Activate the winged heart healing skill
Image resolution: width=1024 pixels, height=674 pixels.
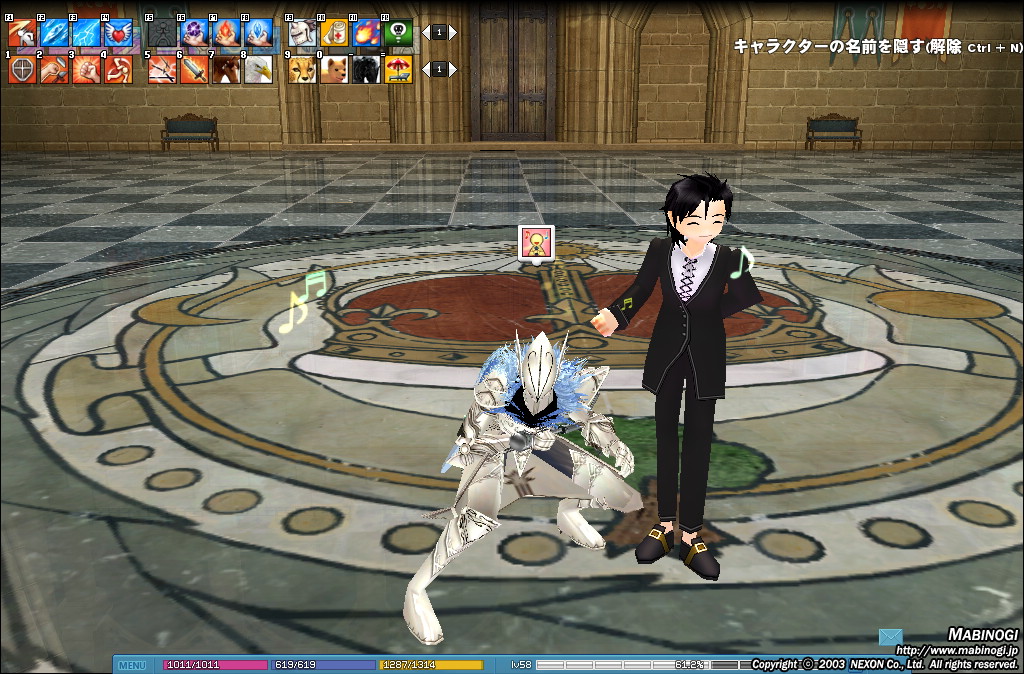coord(118,33)
